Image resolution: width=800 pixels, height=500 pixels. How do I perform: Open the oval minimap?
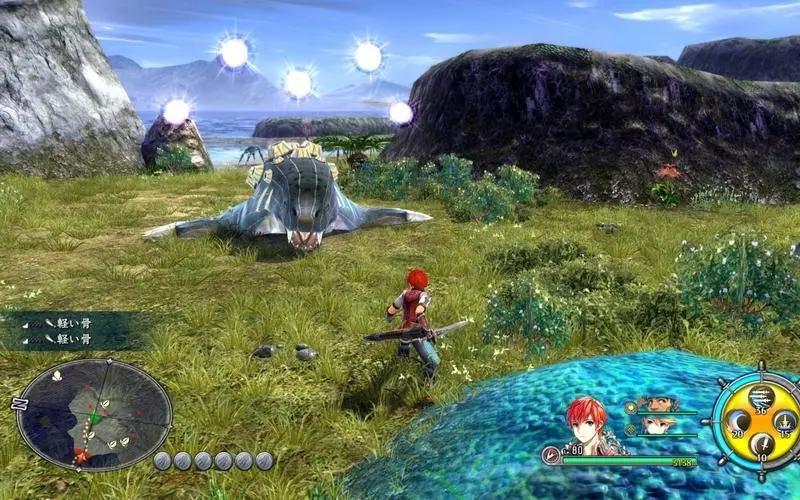[94, 414]
